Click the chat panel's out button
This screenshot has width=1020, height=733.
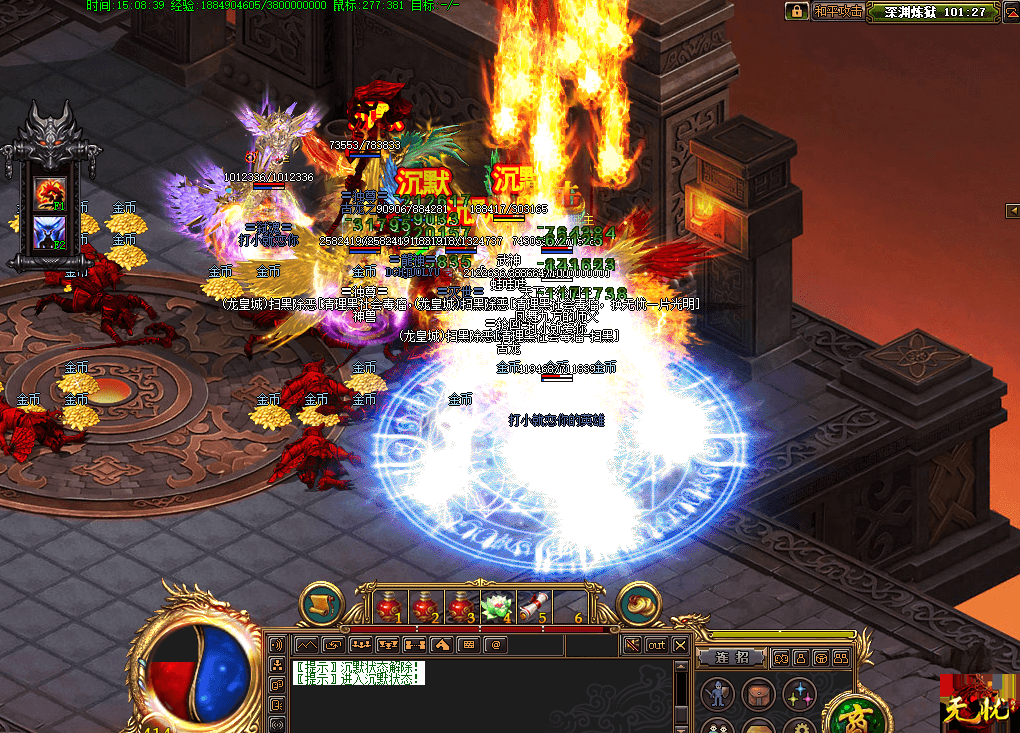click(x=656, y=645)
